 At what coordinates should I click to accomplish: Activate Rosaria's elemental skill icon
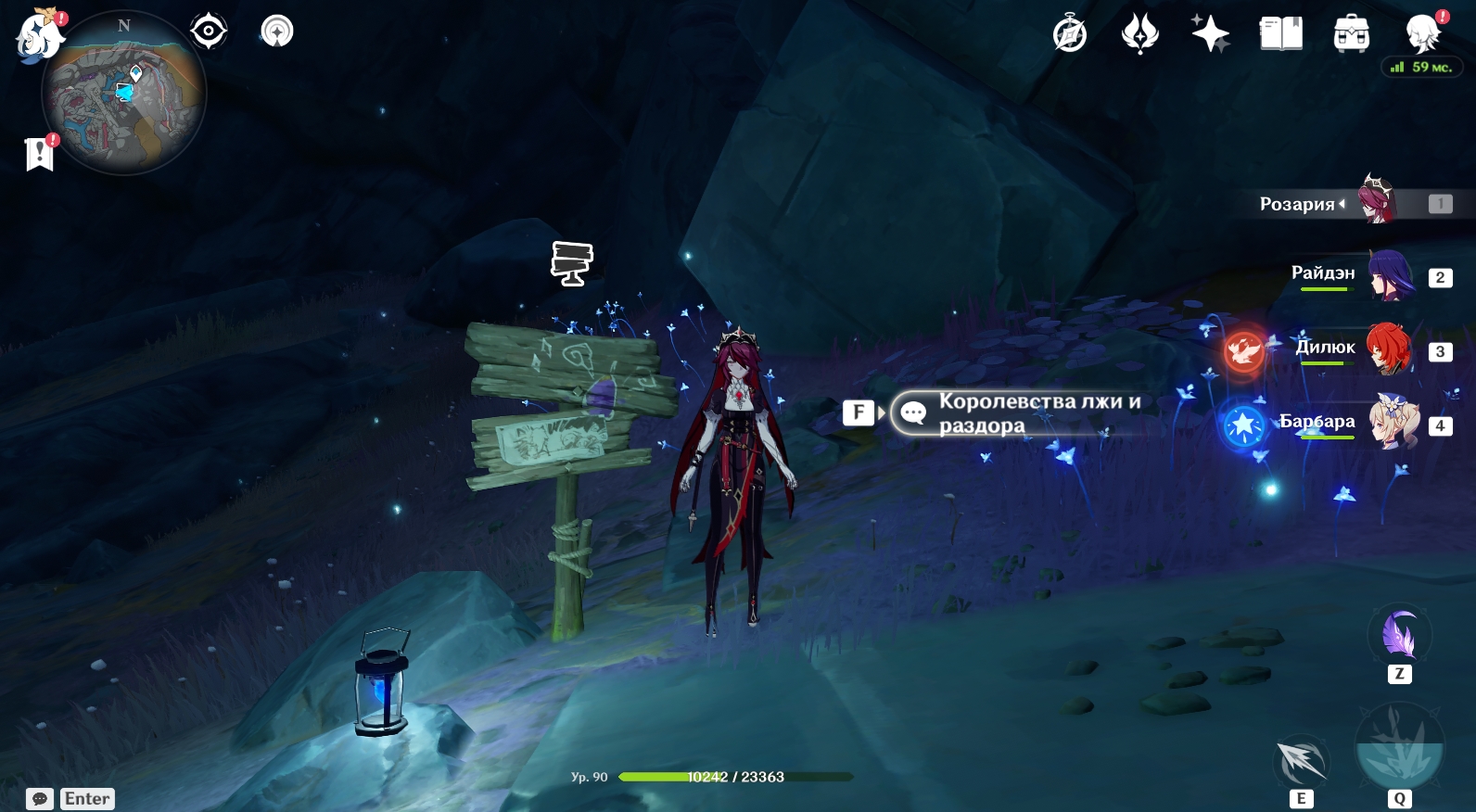pos(1302,762)
